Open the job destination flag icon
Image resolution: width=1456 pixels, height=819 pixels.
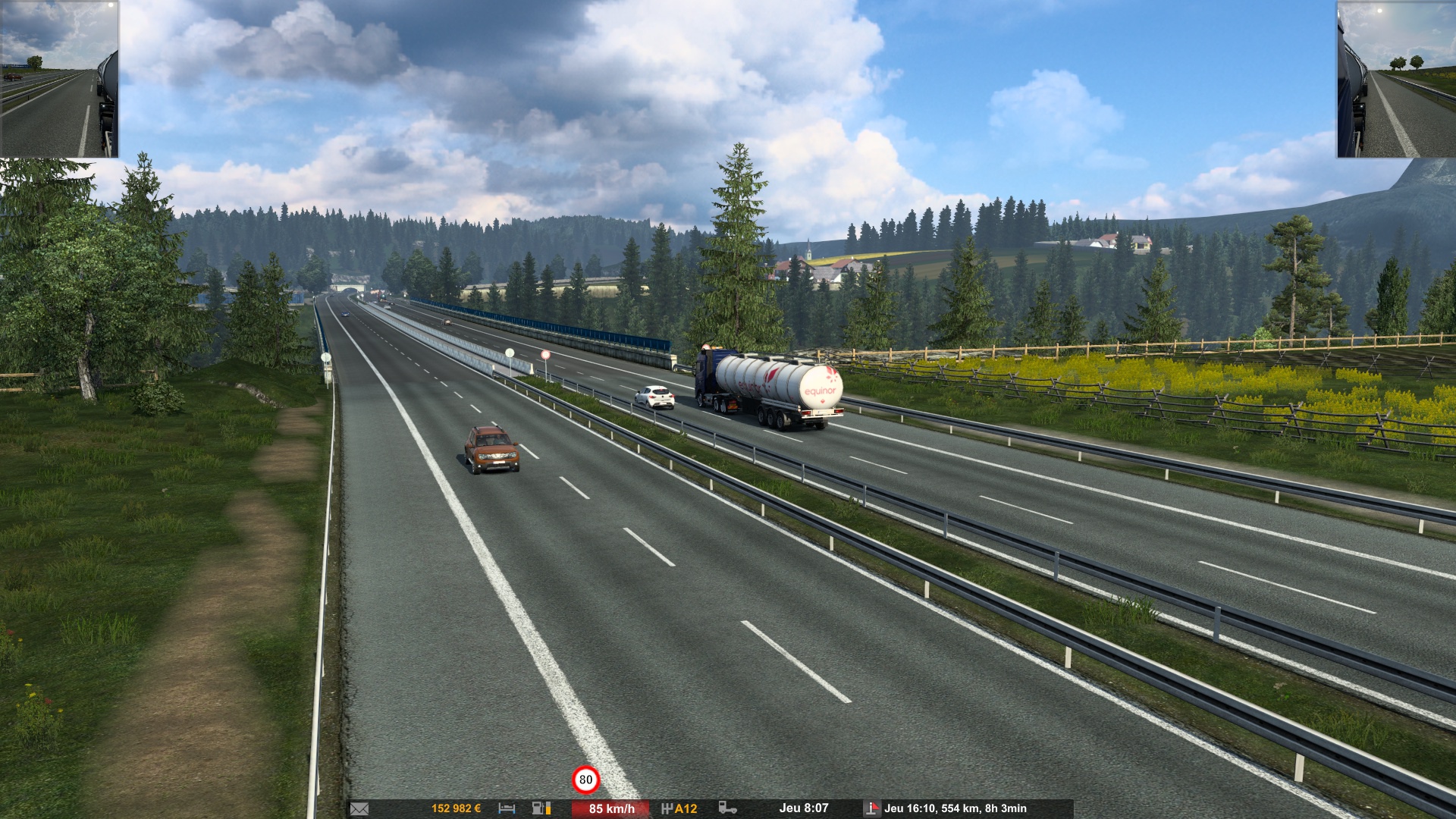click(872, 808)
